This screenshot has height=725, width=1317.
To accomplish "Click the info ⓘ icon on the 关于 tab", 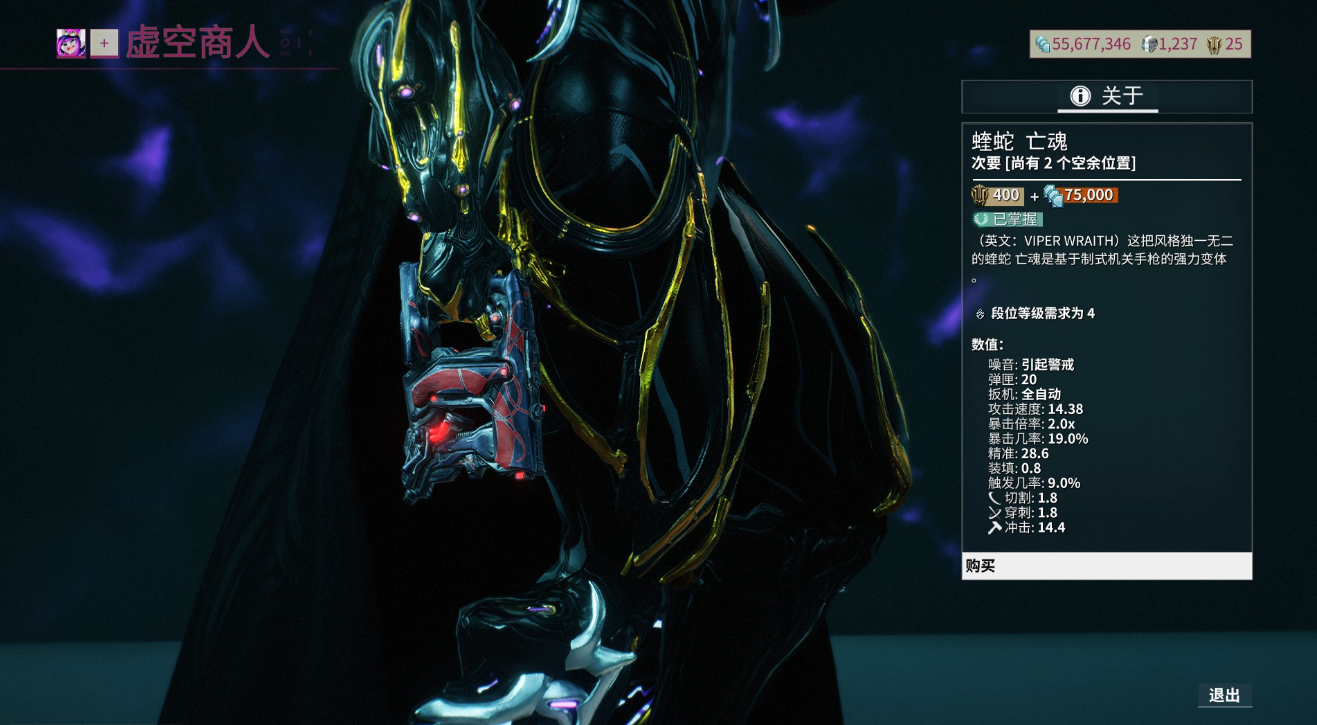I will click(1079, 96).
